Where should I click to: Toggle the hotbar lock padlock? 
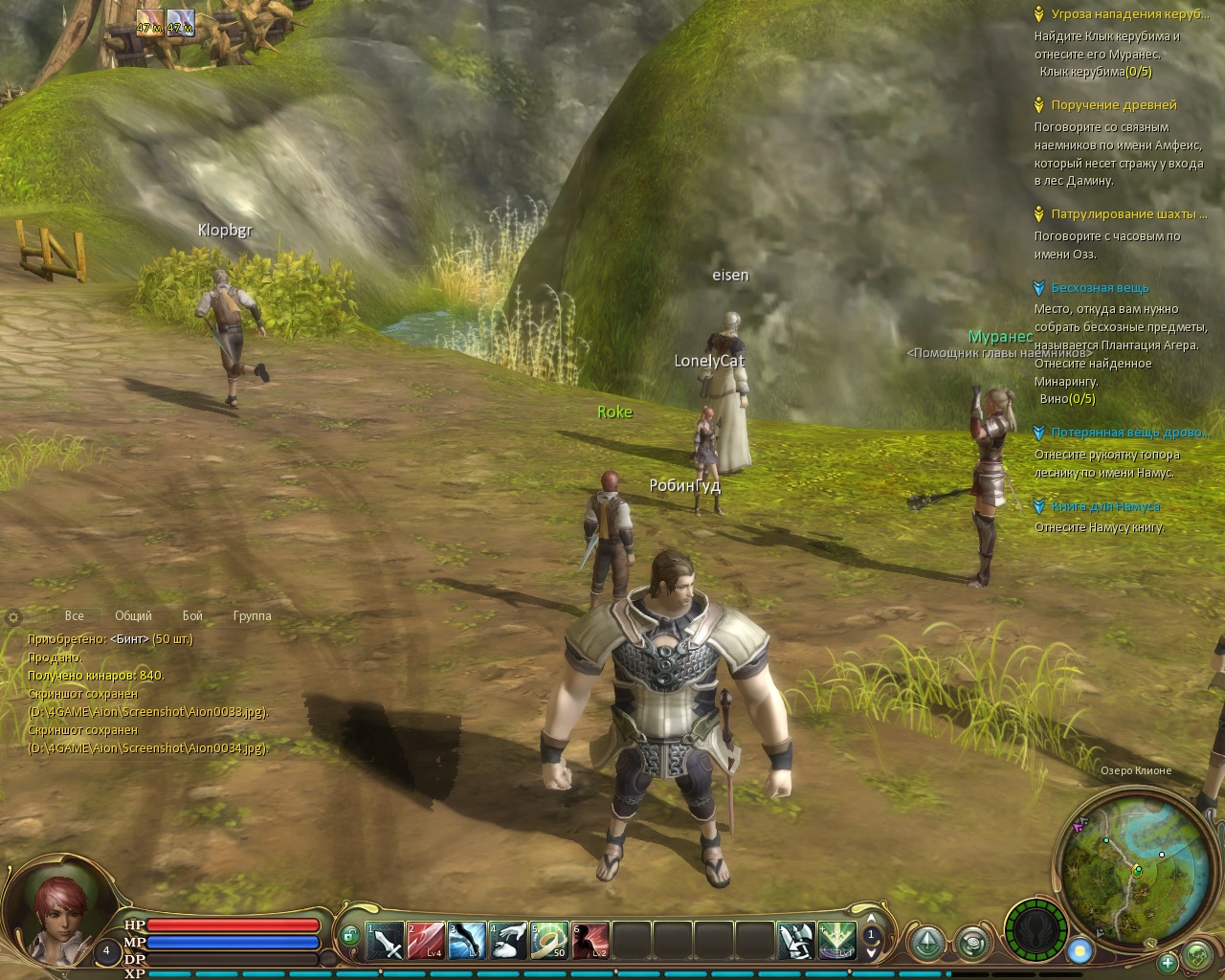tap(349, 934)
